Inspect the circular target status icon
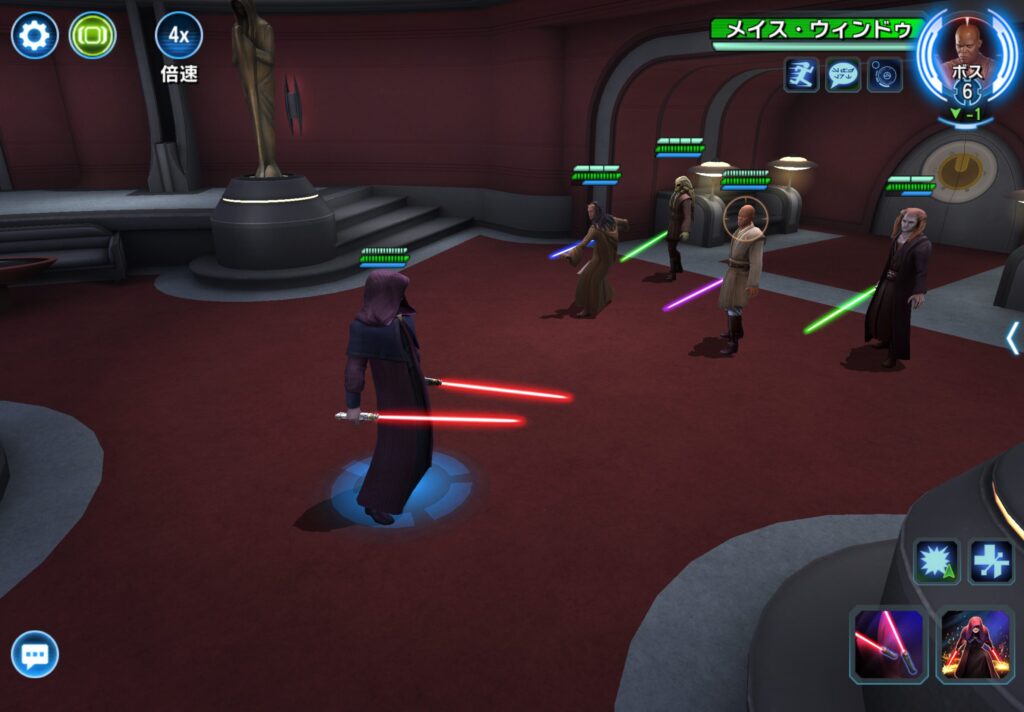This screenshot has width=1024, height=712. [x=885, y=75]
